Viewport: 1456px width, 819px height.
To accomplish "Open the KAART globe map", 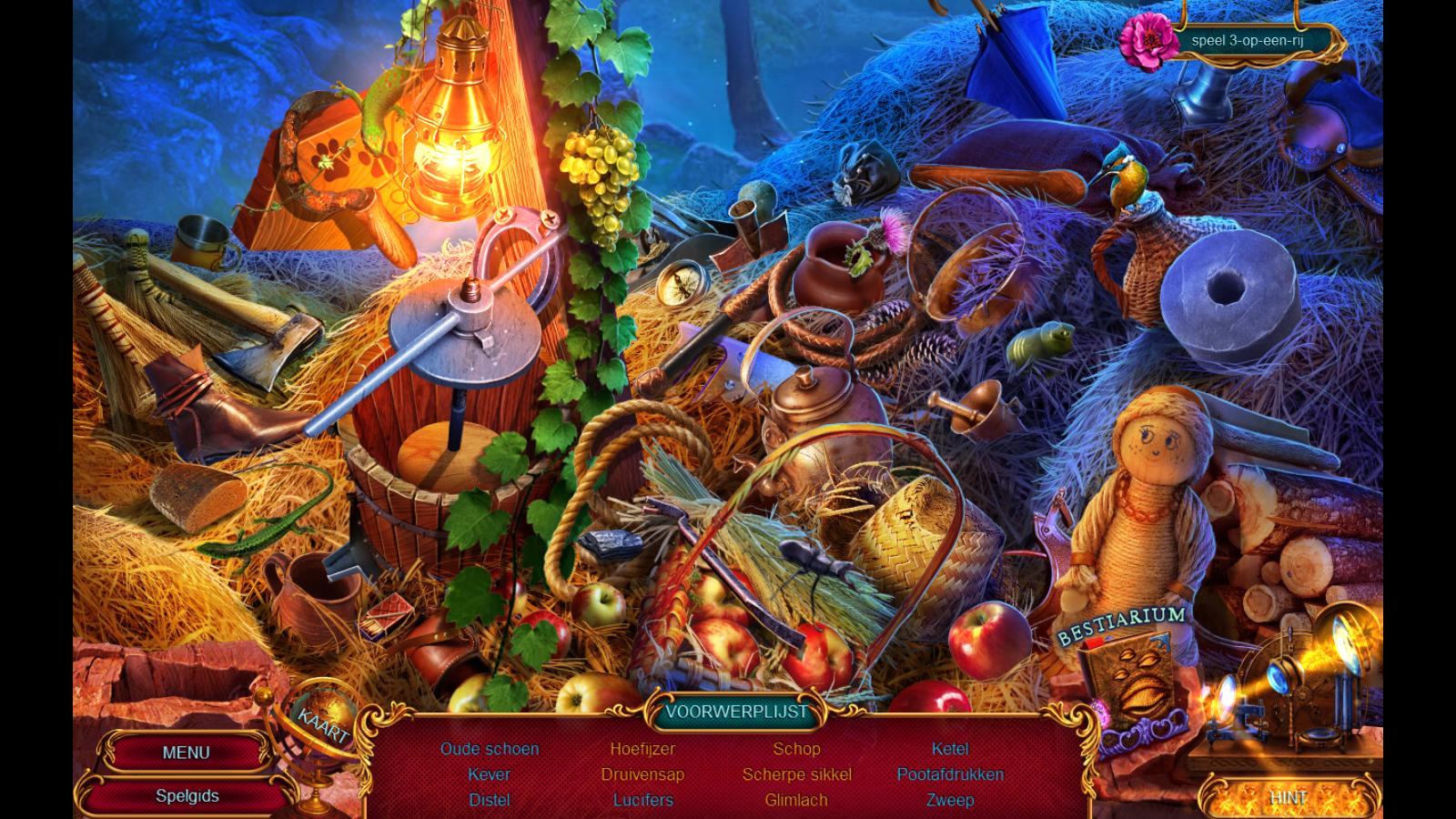I will pos(321,725).
